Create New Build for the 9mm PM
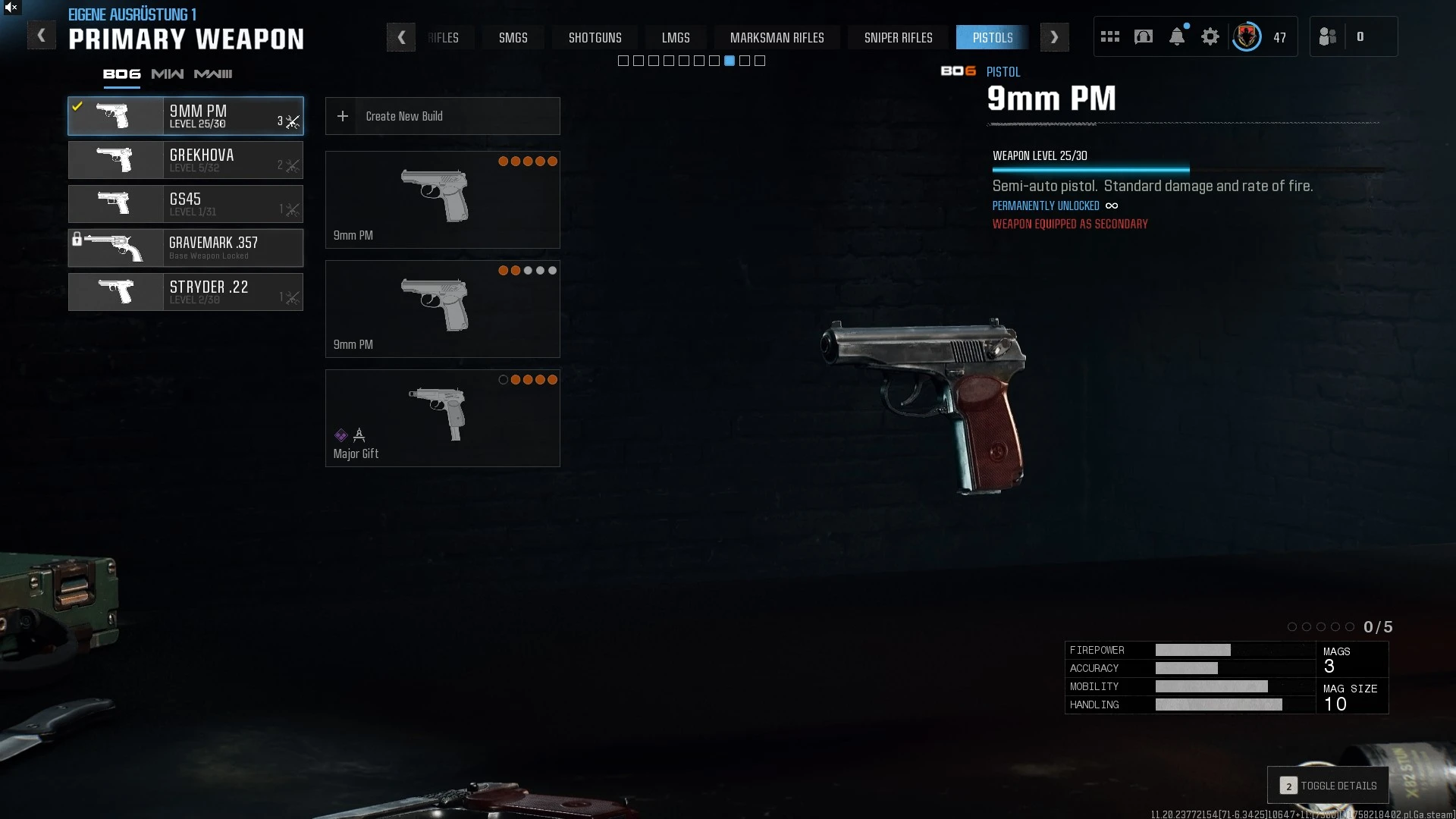Viewport: 1456px width, 819px height. pos(442,116)
